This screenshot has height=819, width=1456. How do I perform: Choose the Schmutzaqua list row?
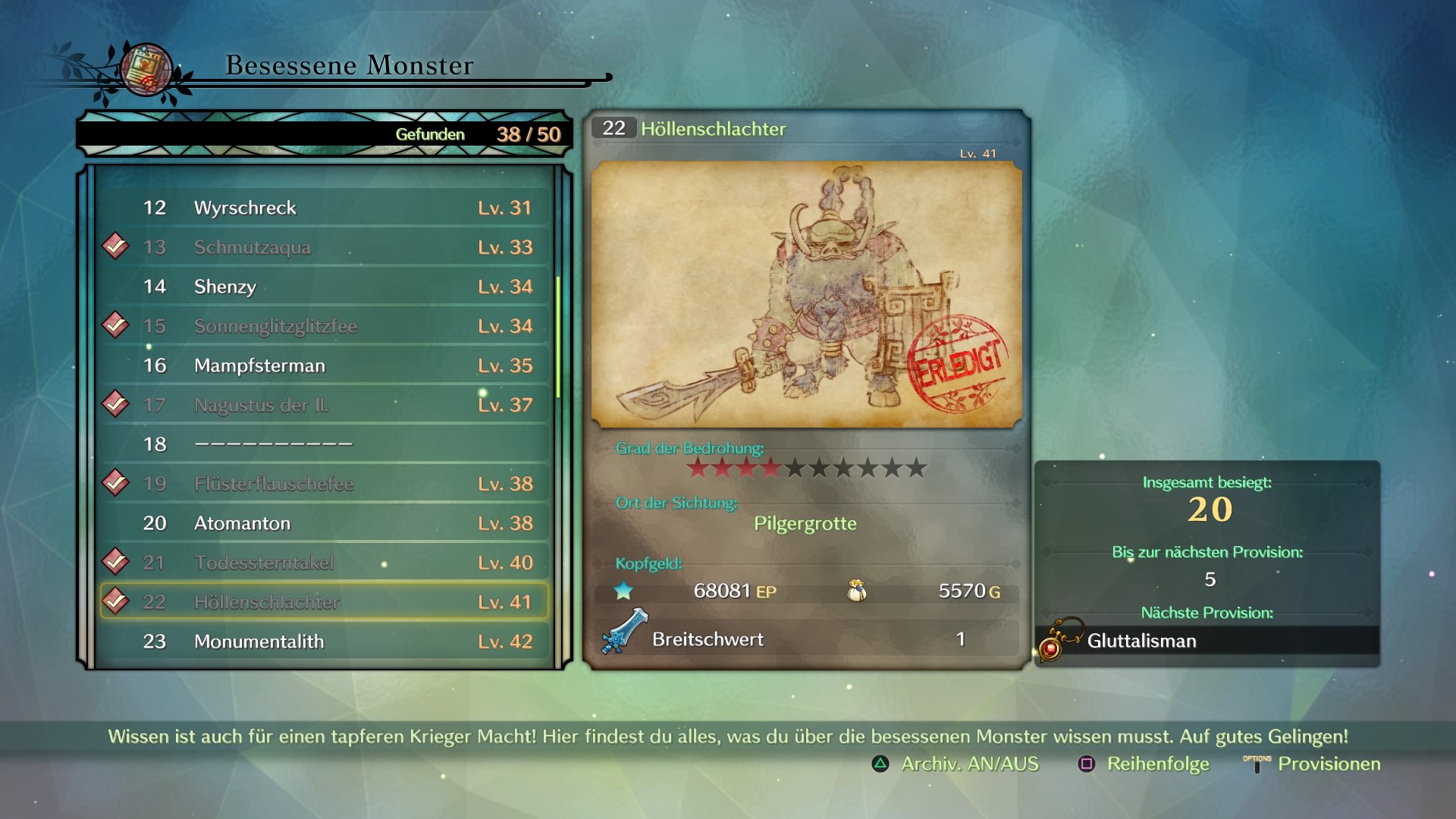click(325, 247)
